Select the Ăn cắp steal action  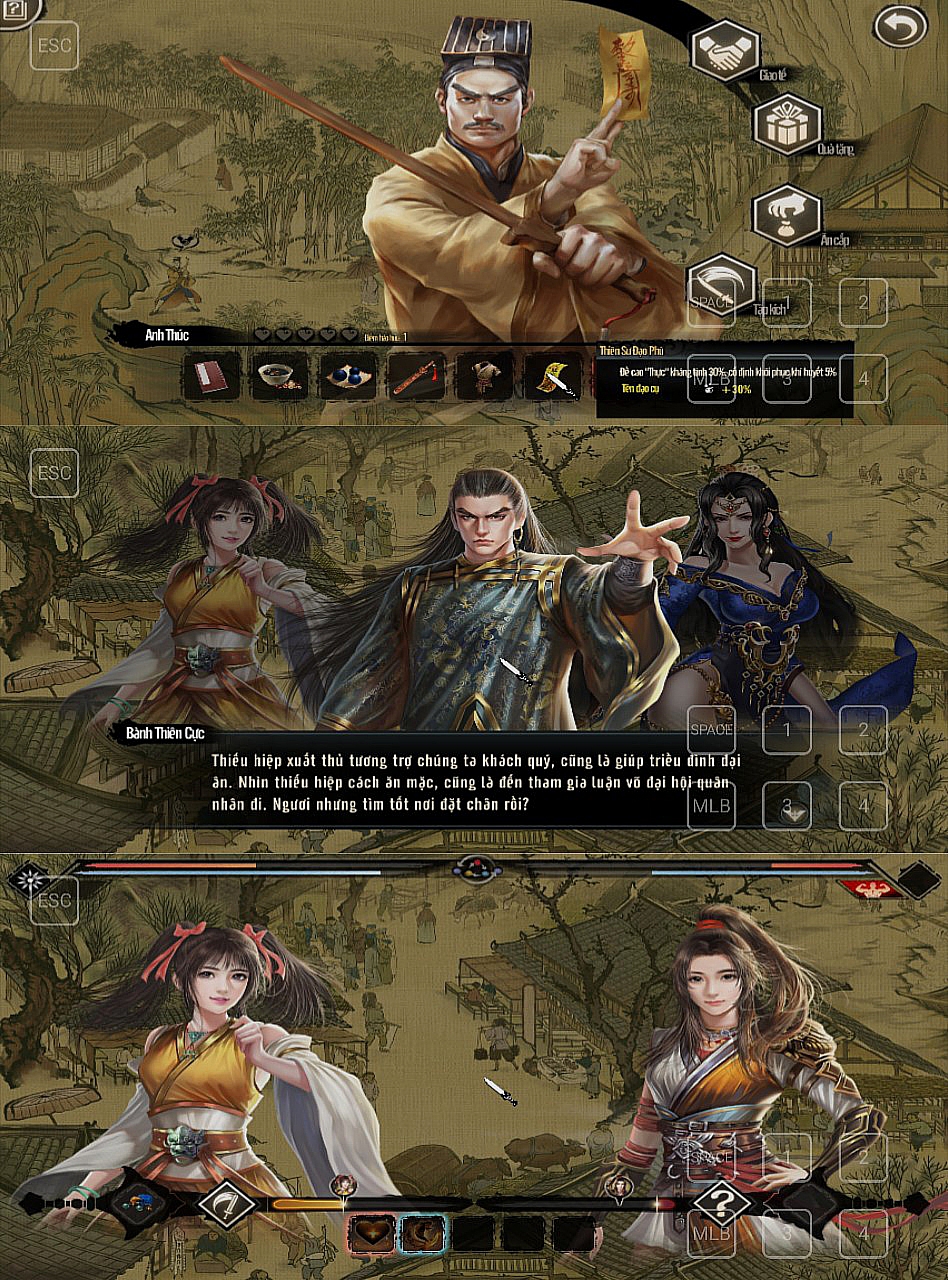786,215
